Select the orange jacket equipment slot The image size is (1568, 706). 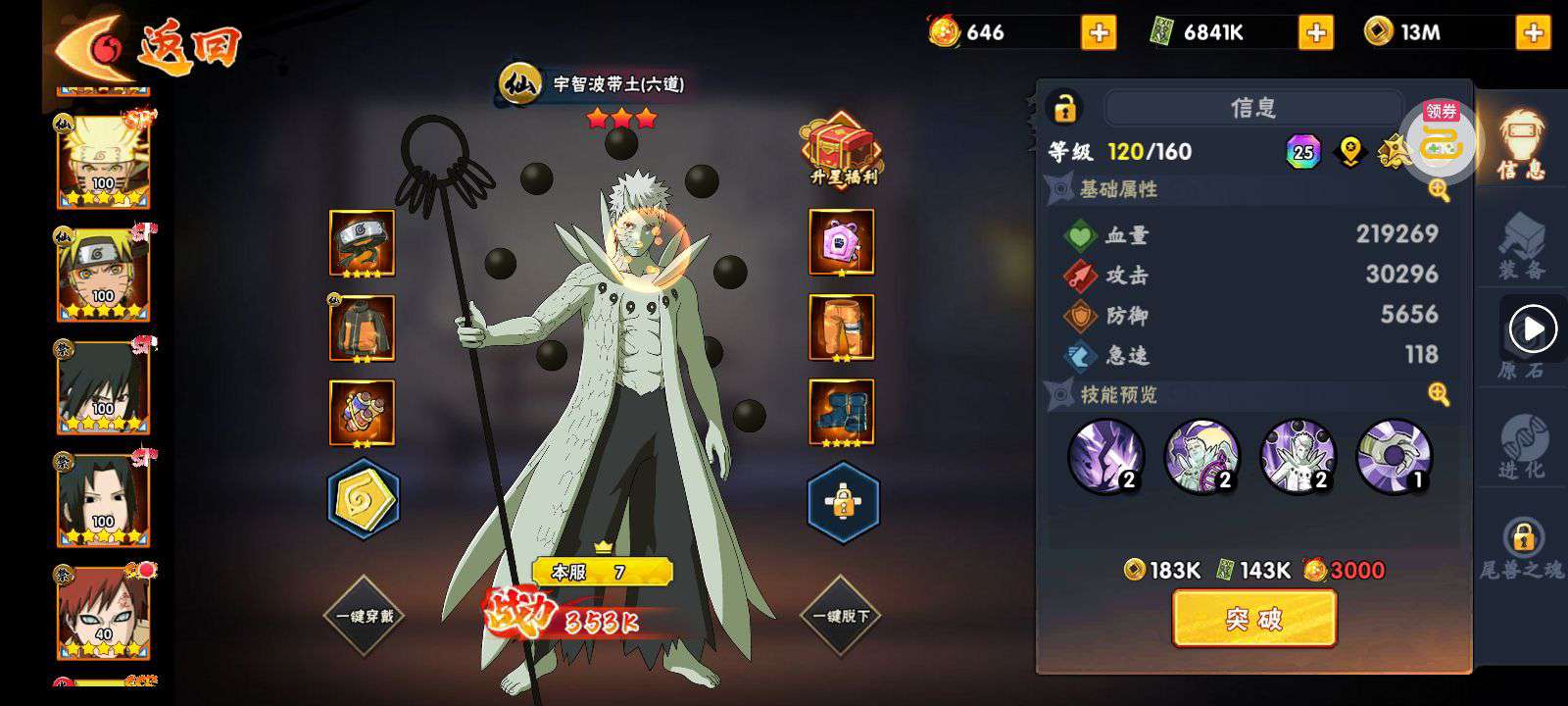362,328
